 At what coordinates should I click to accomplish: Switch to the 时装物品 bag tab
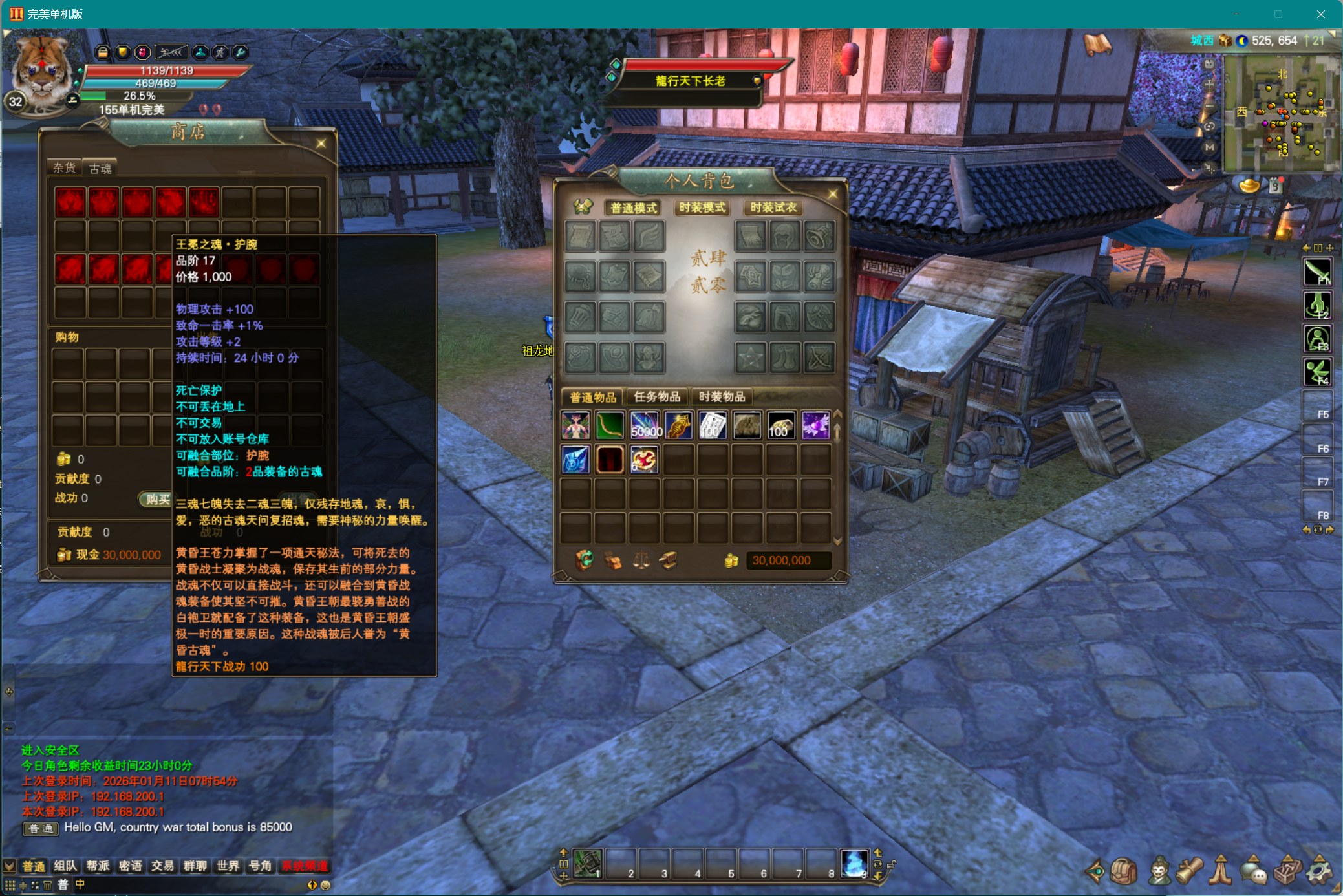click(722, 397)
